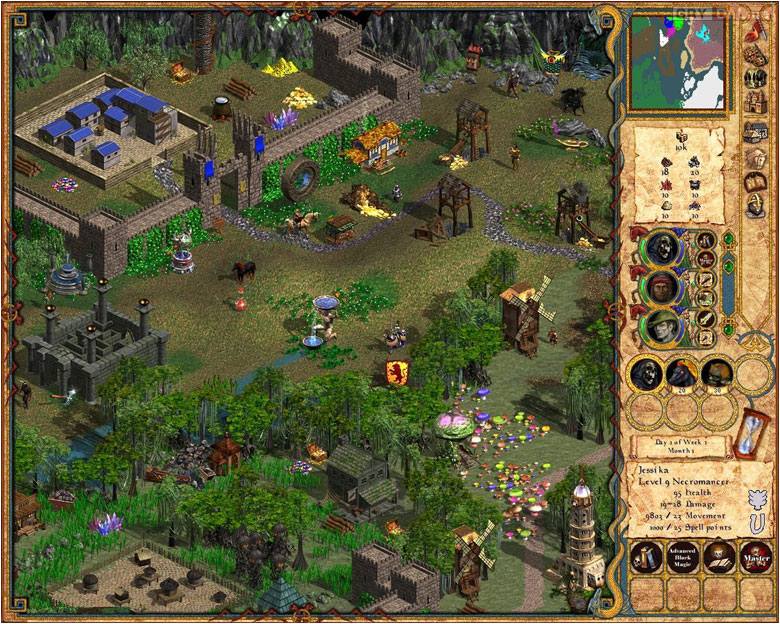Open the spellbook toolbar button
The height and width of the screenshot is (624, 780).
756,182
